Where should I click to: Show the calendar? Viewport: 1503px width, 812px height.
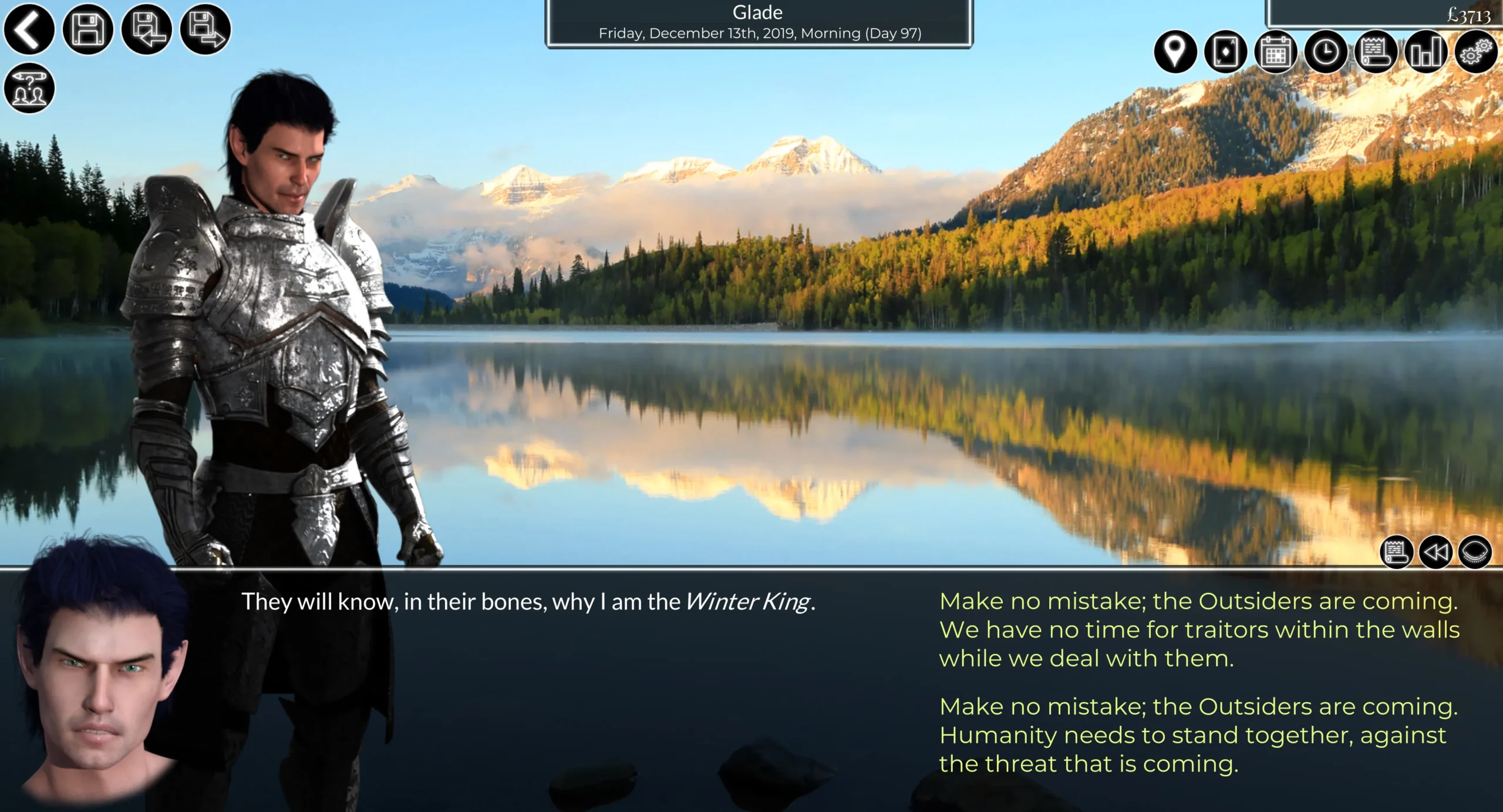point(1275,52)
